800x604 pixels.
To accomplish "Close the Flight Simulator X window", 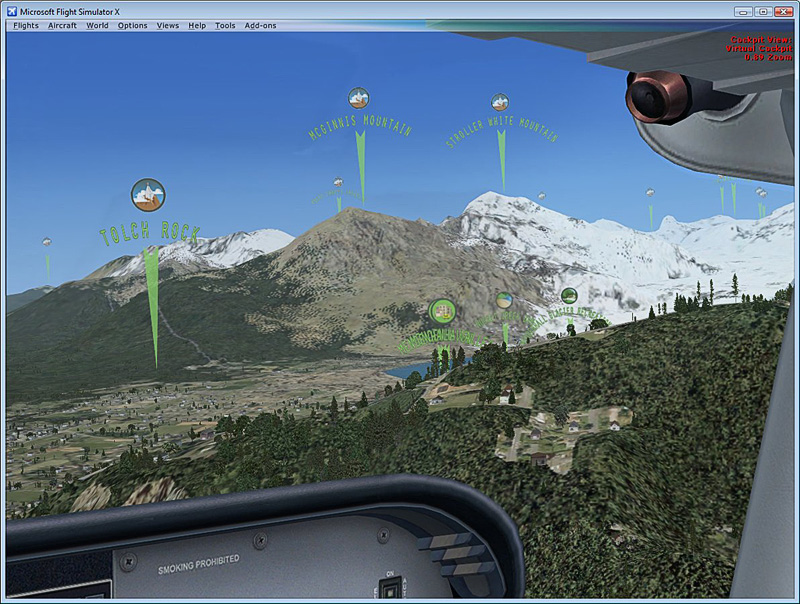I will [x=783, y=11].
